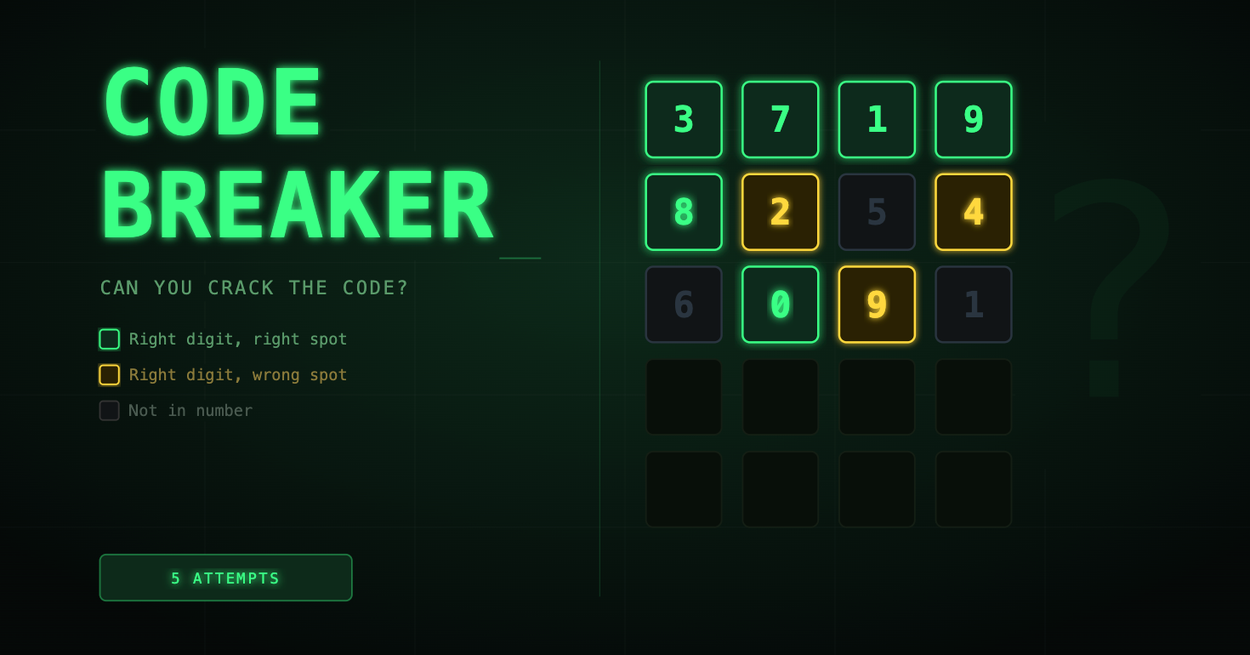Image resolution: width=1250 pixels, height=655 pixels.
Task: Click the dimmed 5 tile
Action: tap(876, 212)
